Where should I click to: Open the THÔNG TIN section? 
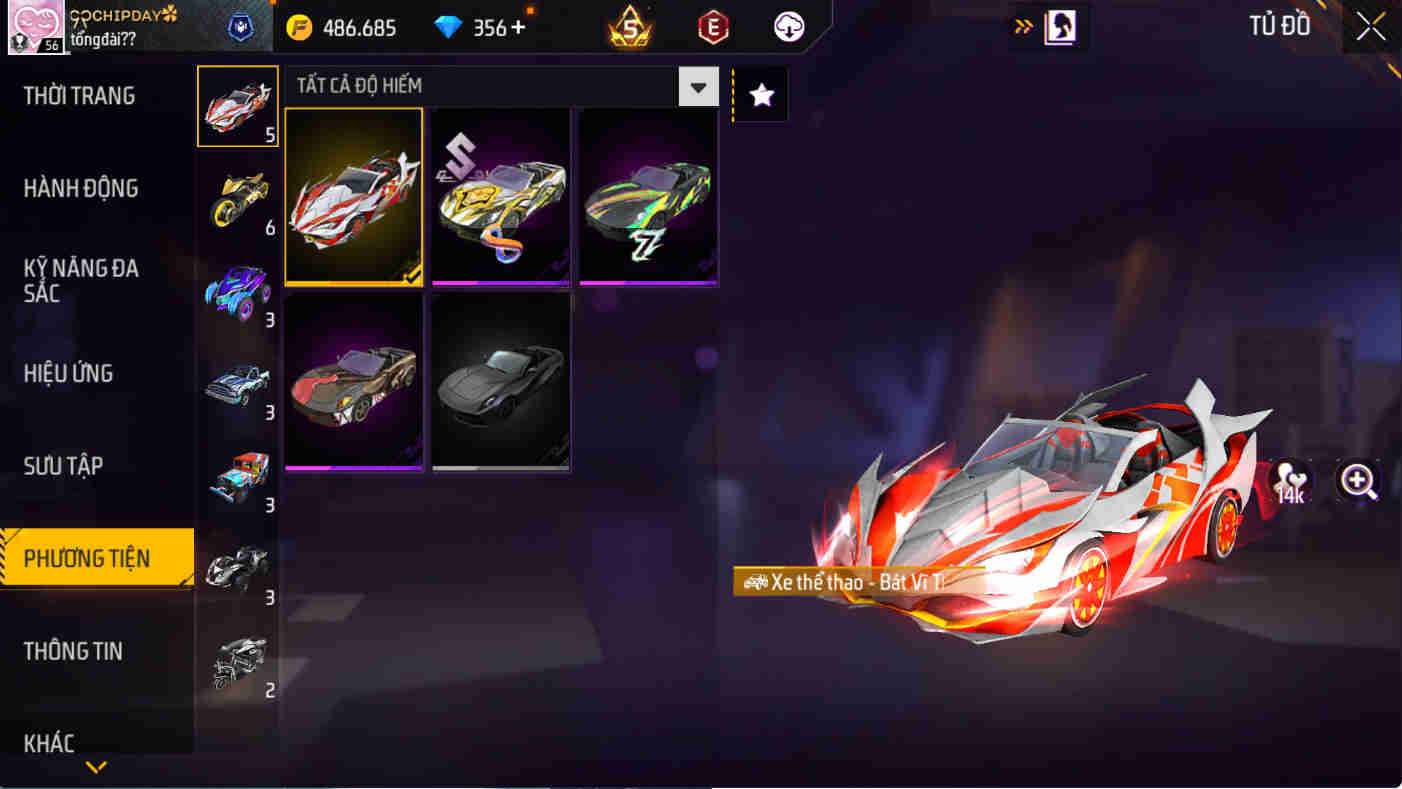(x=72, y=651)
